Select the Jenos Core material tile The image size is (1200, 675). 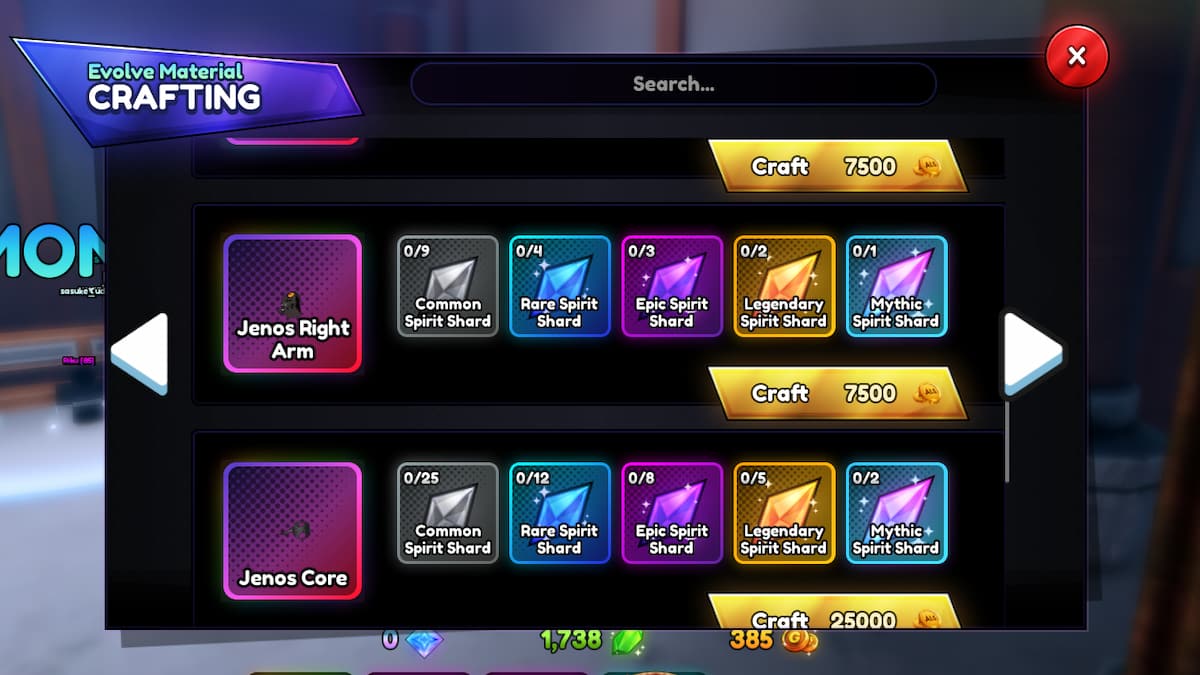coord(292,530)
